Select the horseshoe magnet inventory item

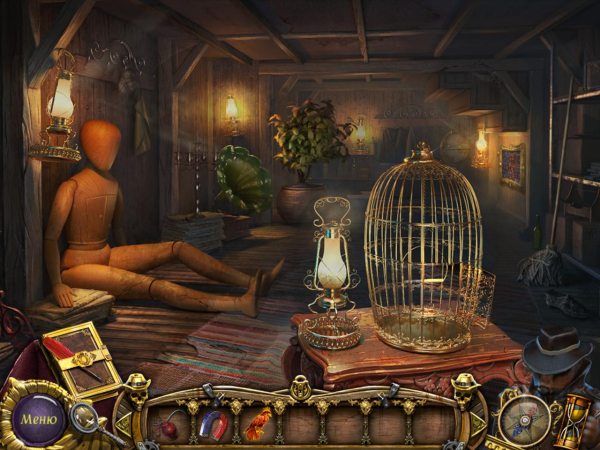(x=213, y=425)
